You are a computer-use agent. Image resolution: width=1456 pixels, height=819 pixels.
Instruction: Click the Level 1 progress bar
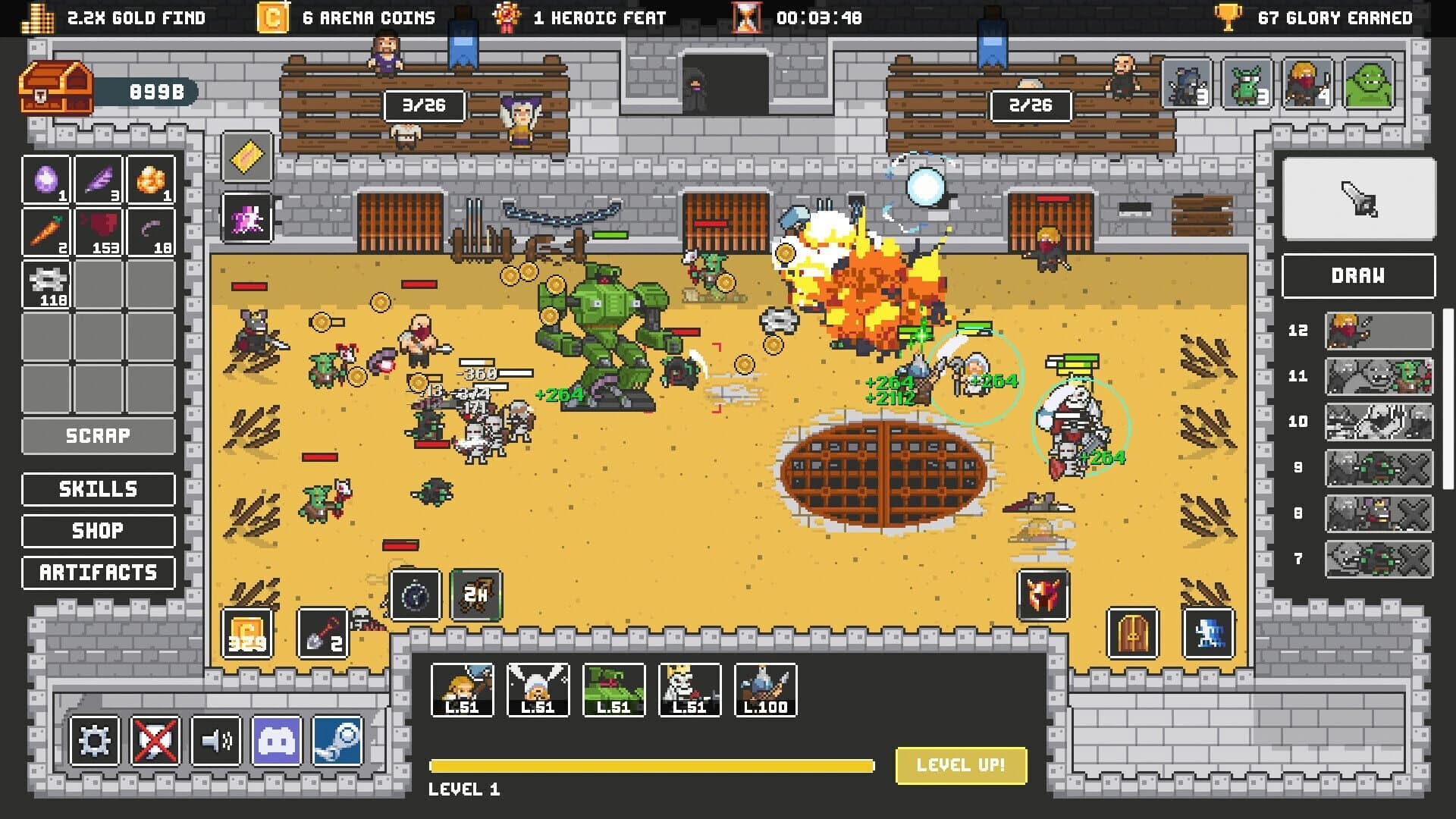[x=652, y=766]
